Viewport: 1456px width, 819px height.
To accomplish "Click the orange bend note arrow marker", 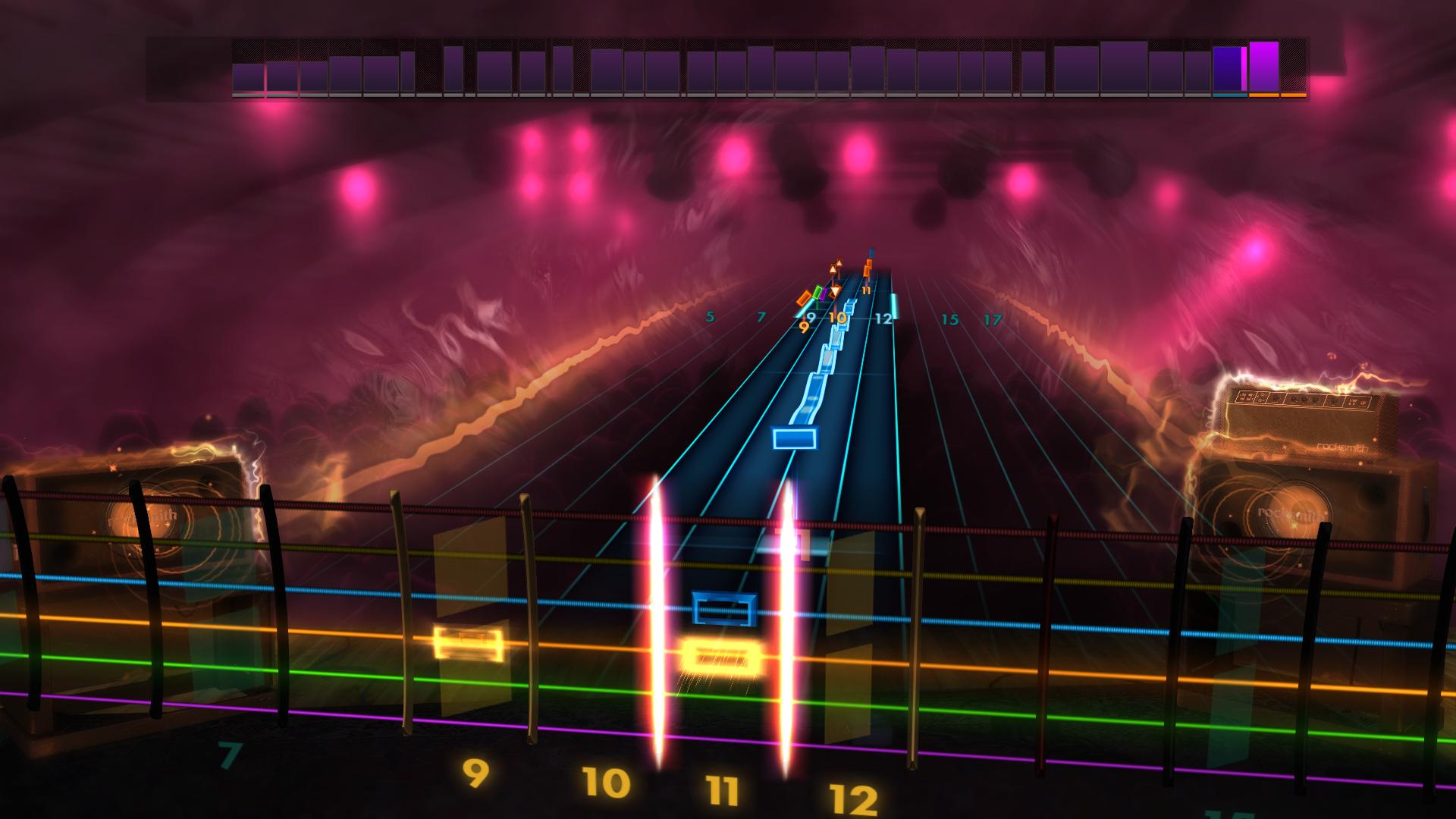I will click(839, 263).
